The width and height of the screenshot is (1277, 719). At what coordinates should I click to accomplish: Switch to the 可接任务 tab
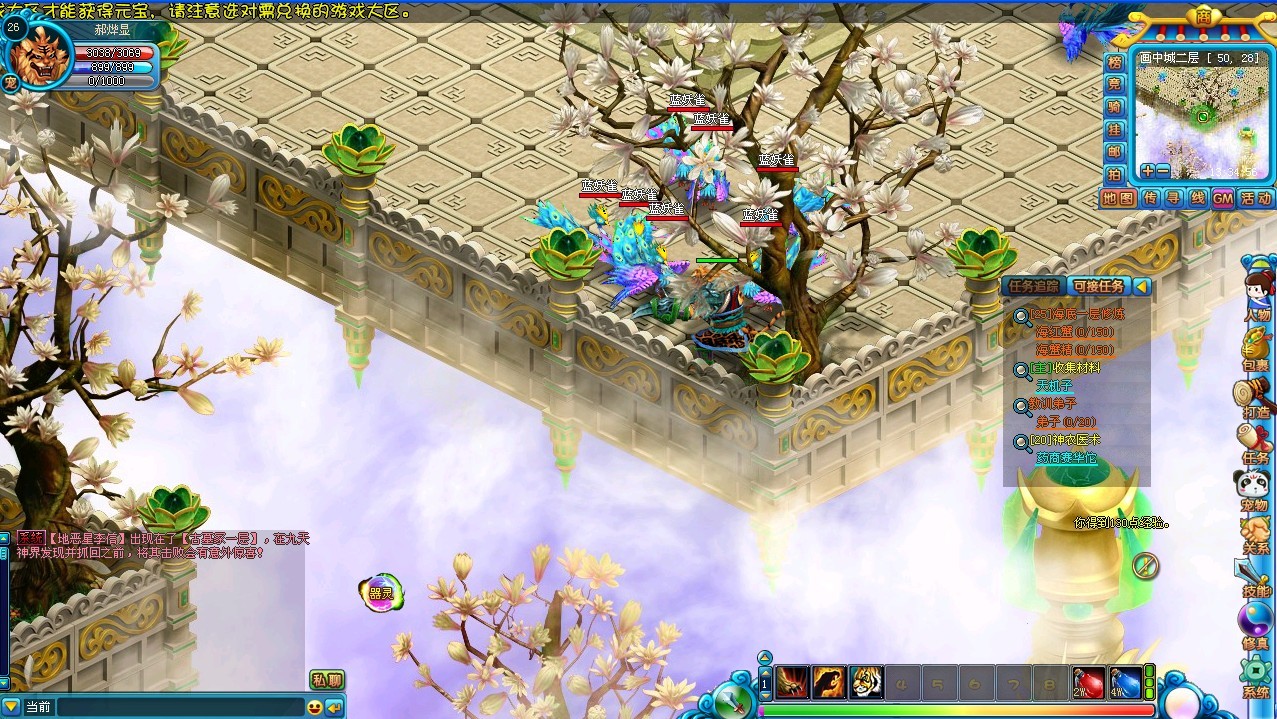coord(1098,286)
